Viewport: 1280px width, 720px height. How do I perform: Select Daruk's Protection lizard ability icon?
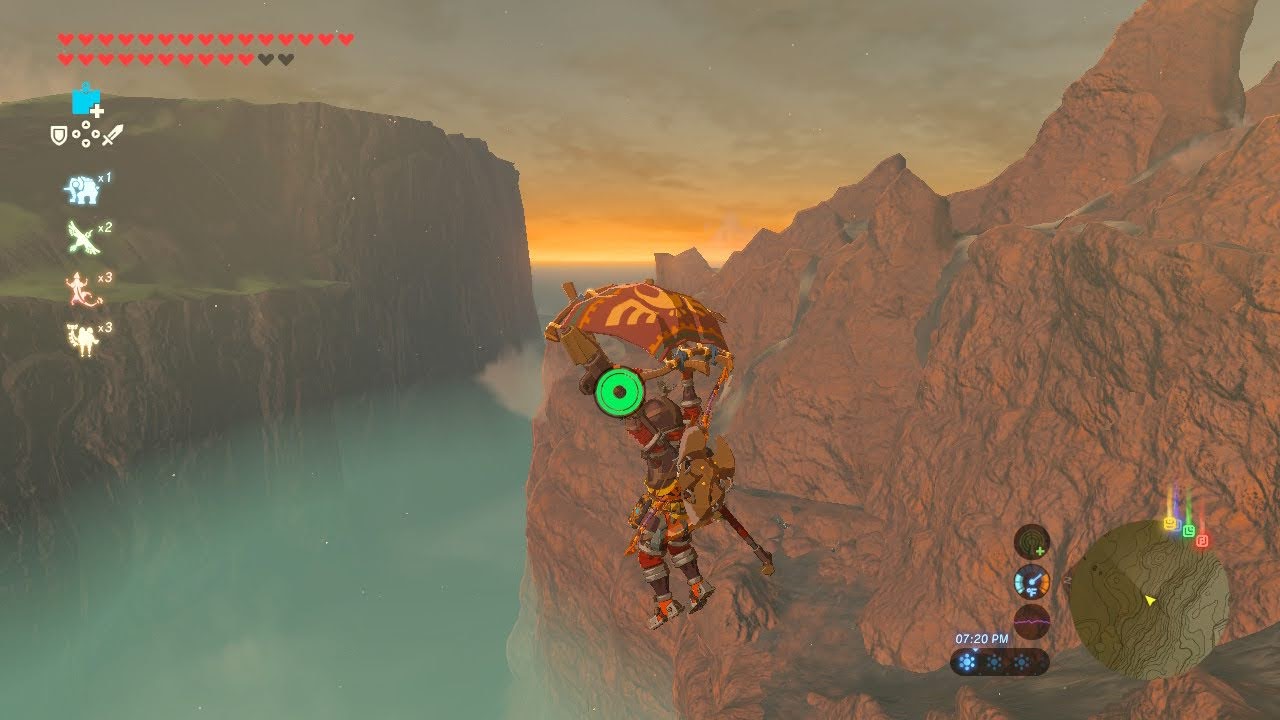(x=80, y=288)
